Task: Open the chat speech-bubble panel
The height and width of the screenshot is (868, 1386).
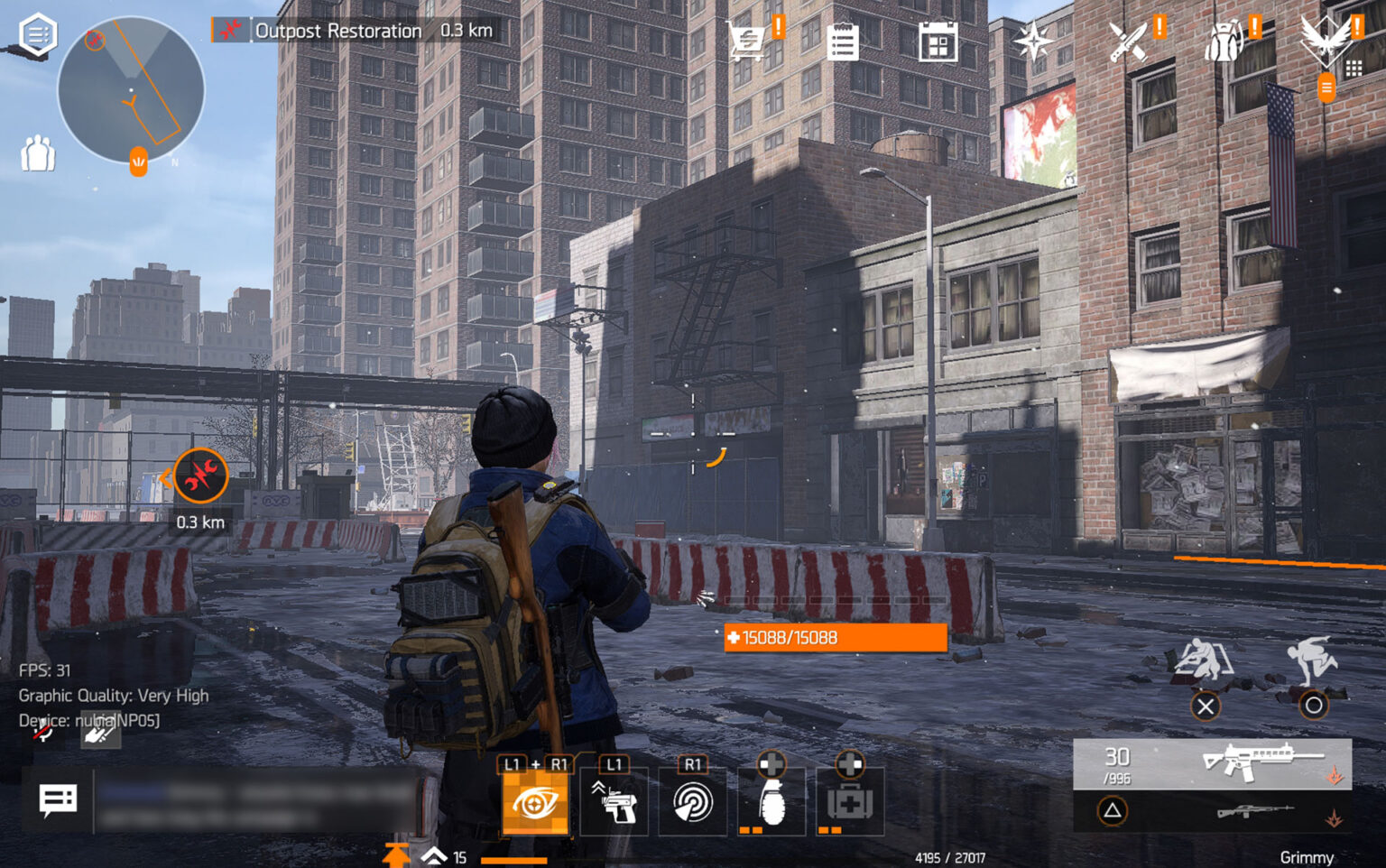Action: coord(57,799)
